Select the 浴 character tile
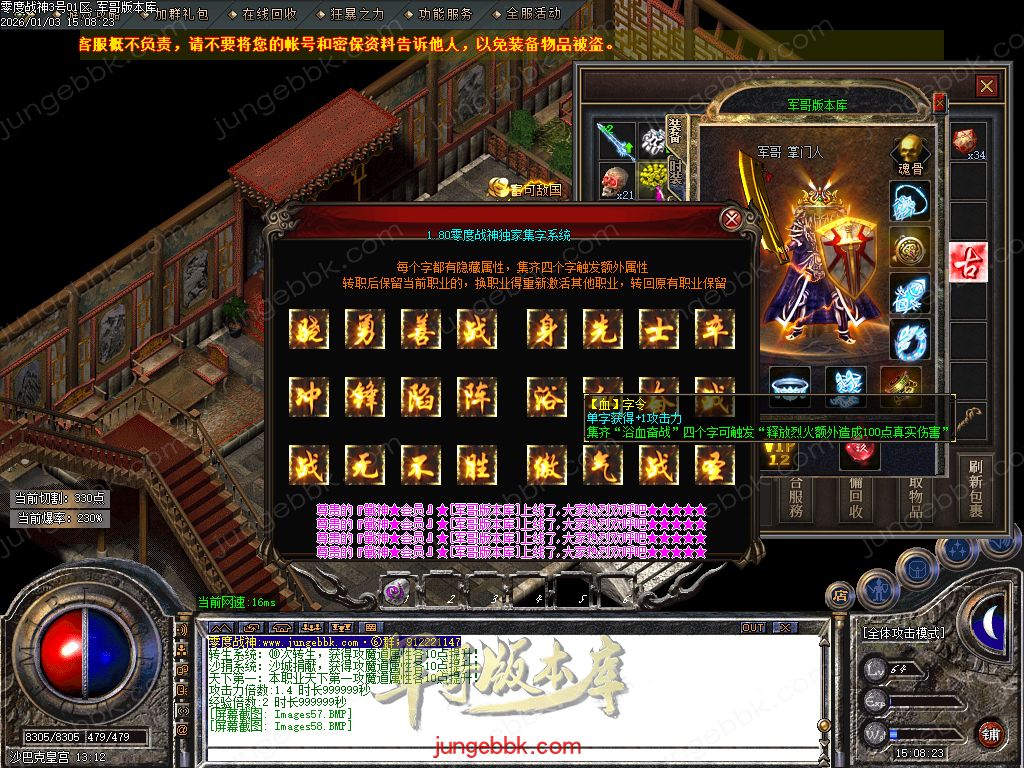This screenshot has height=768, width=1024. 547,397
